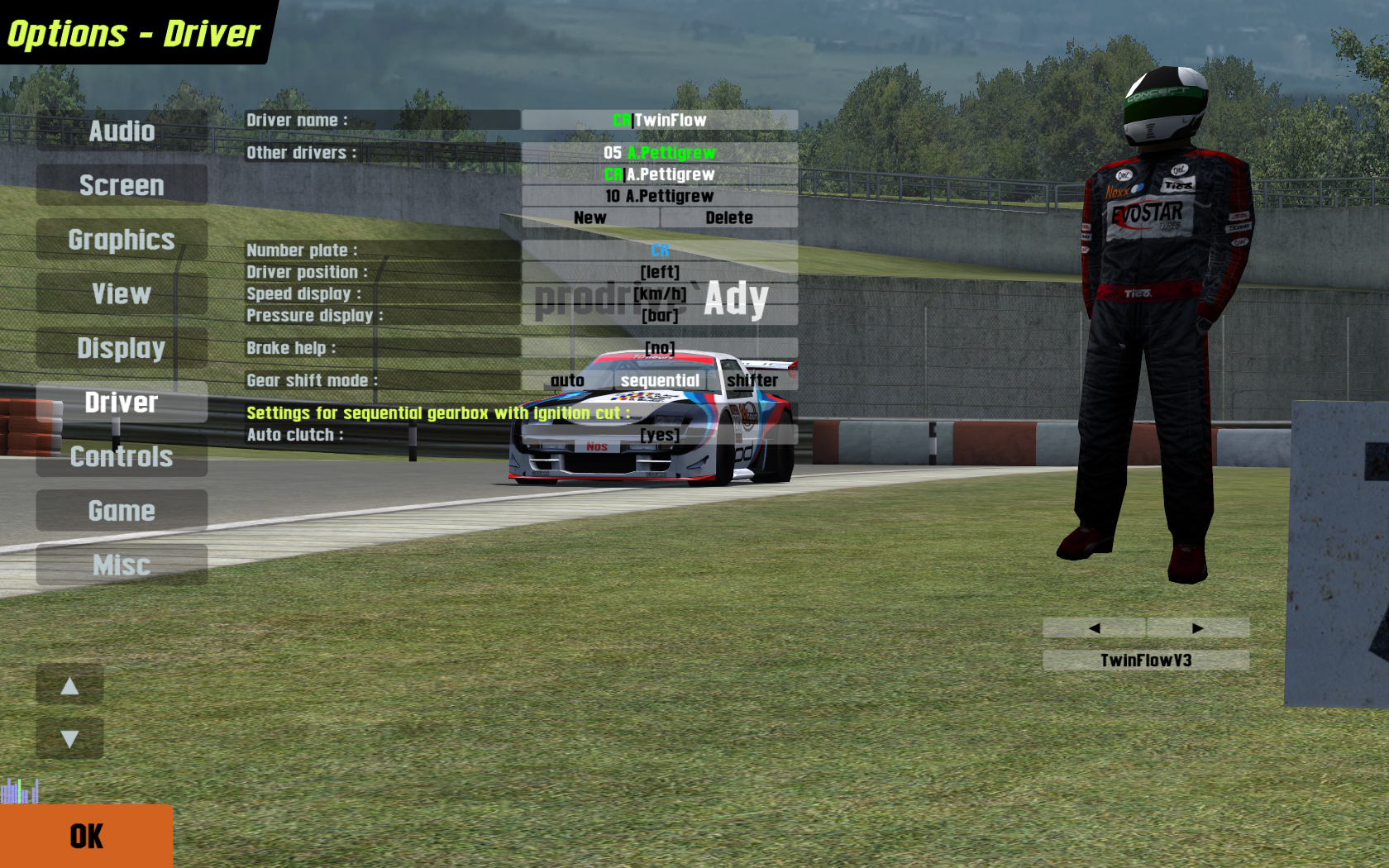Select the View options section
This screenshot has width=1389, height=868.
pos(122,294)
